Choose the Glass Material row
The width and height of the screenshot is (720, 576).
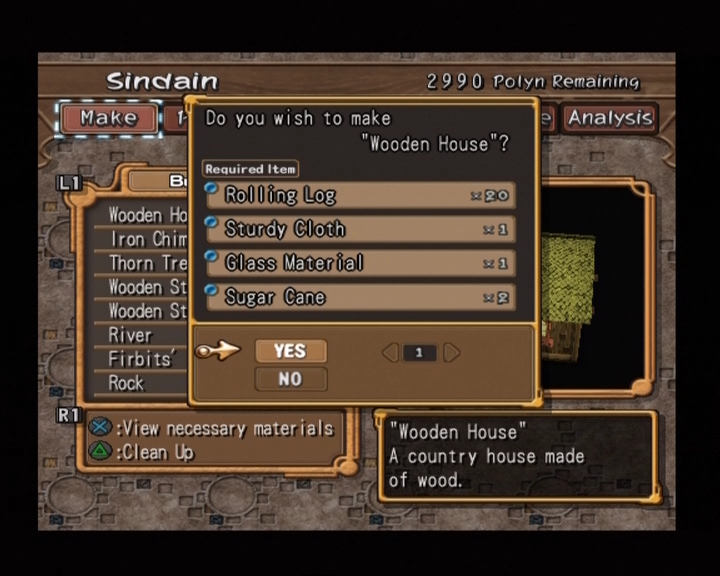click(x=360, y=263)
